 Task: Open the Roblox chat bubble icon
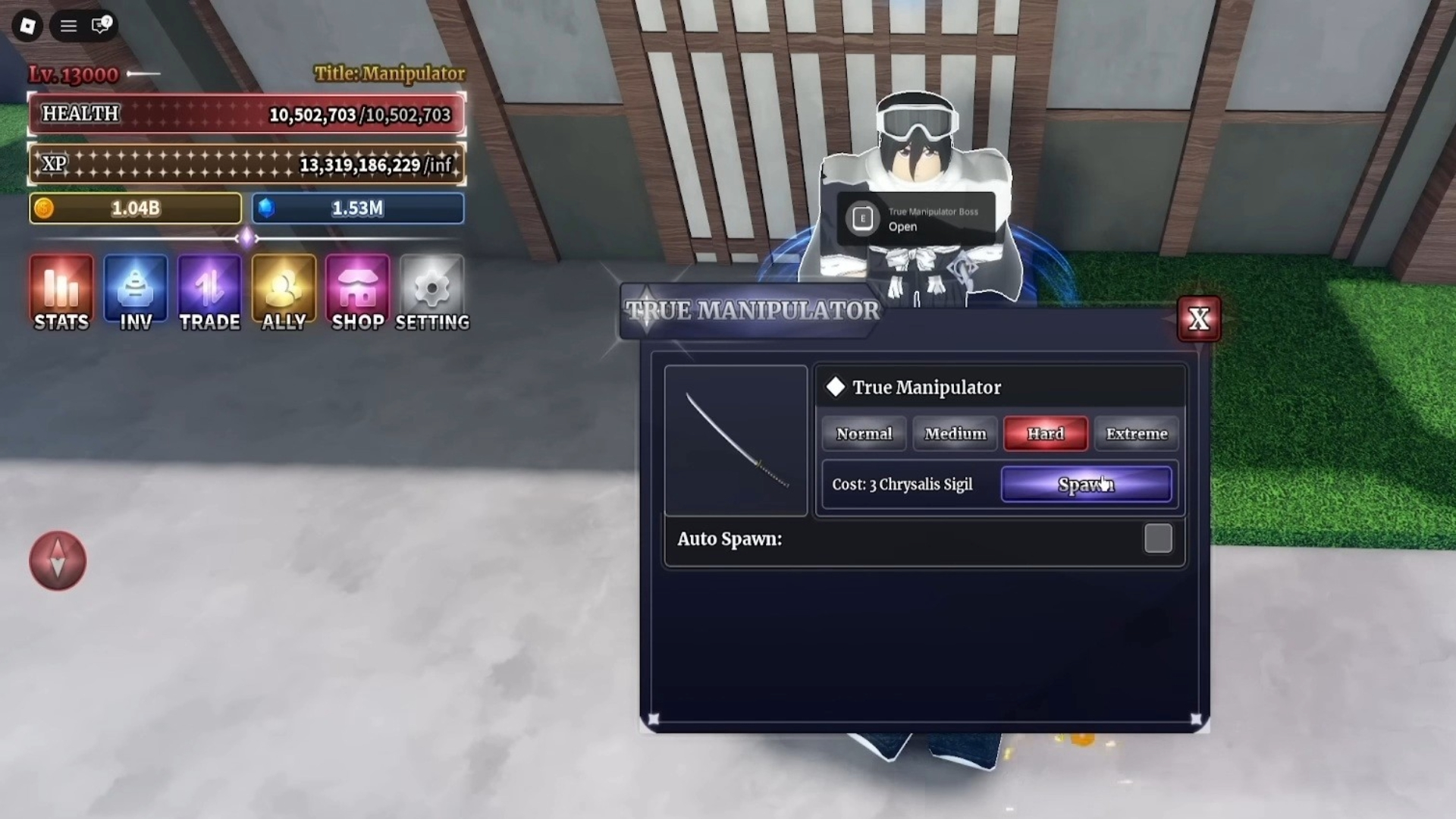99,26
